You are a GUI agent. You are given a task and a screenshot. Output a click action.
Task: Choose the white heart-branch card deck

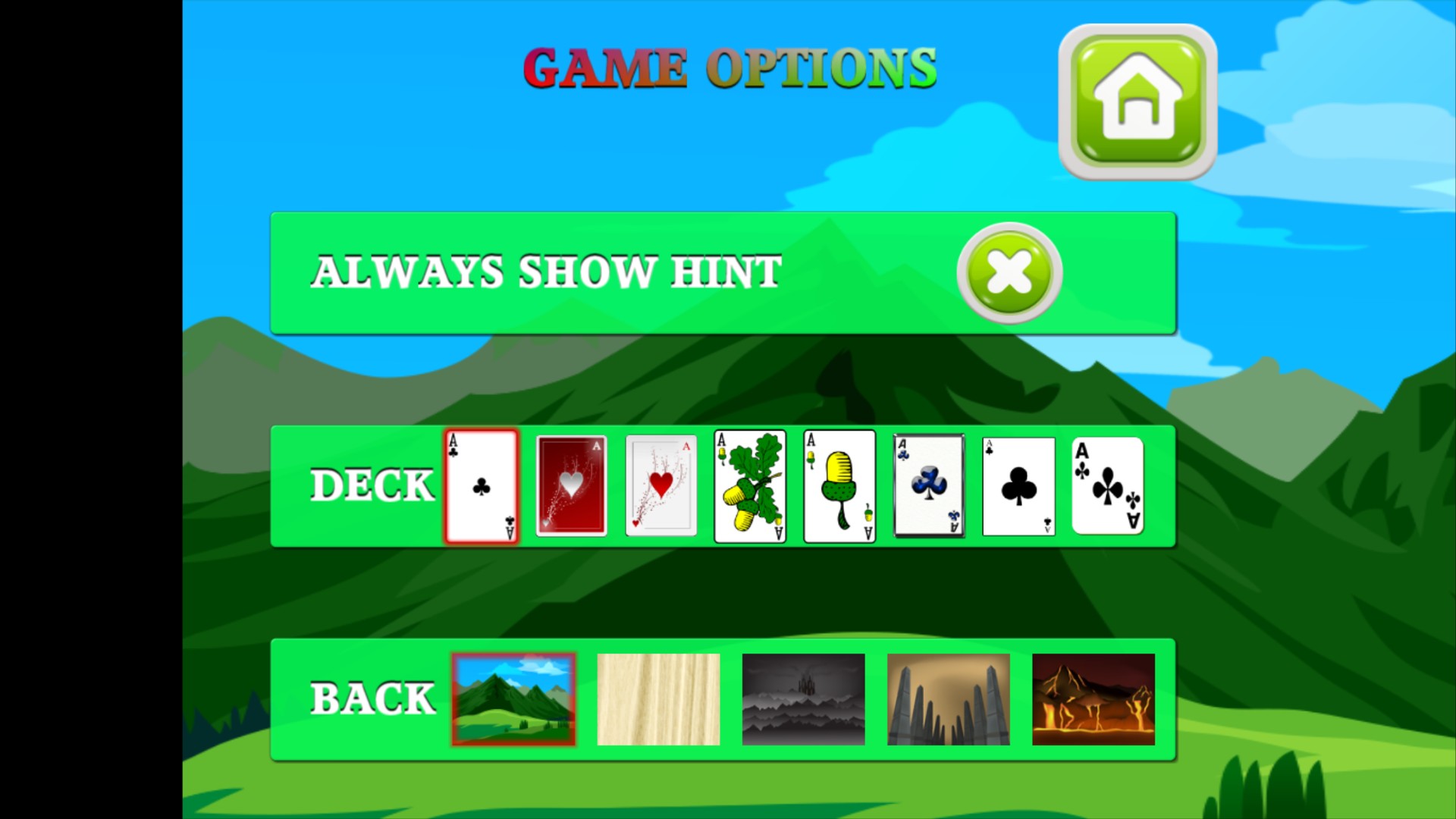(661, 486)
